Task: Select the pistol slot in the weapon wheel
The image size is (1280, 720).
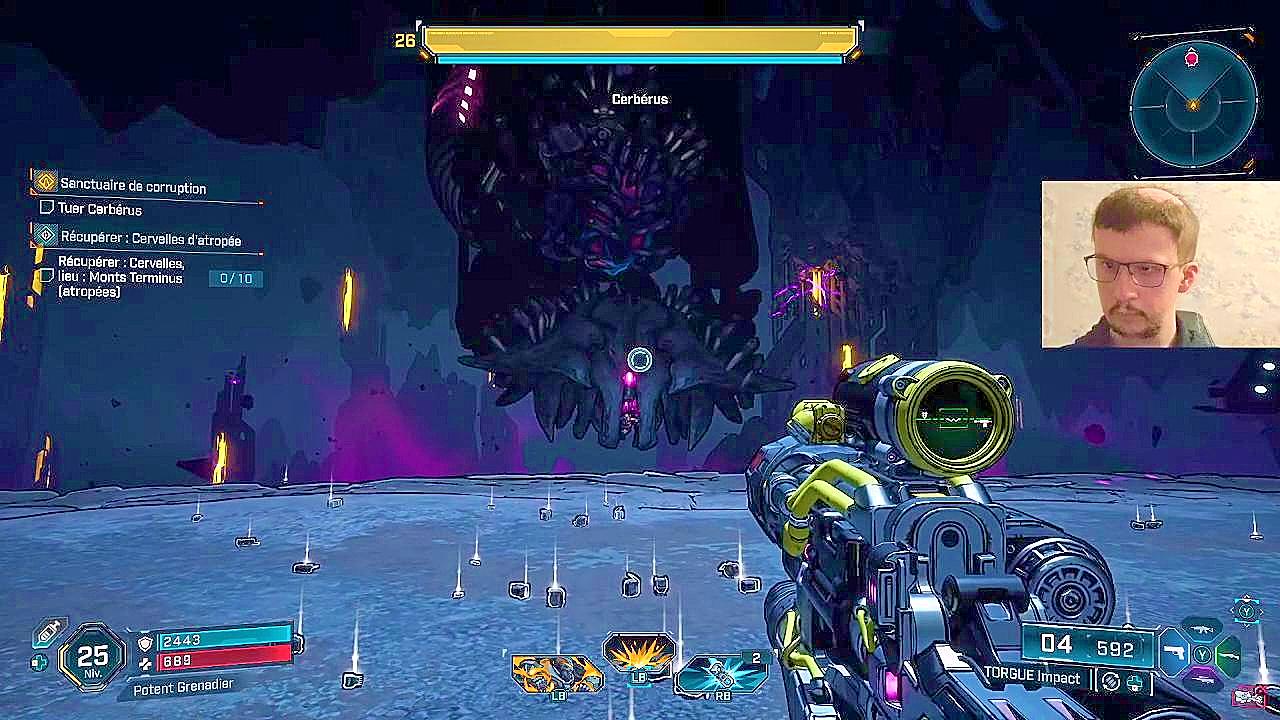Action: [x=1173, y=654]
